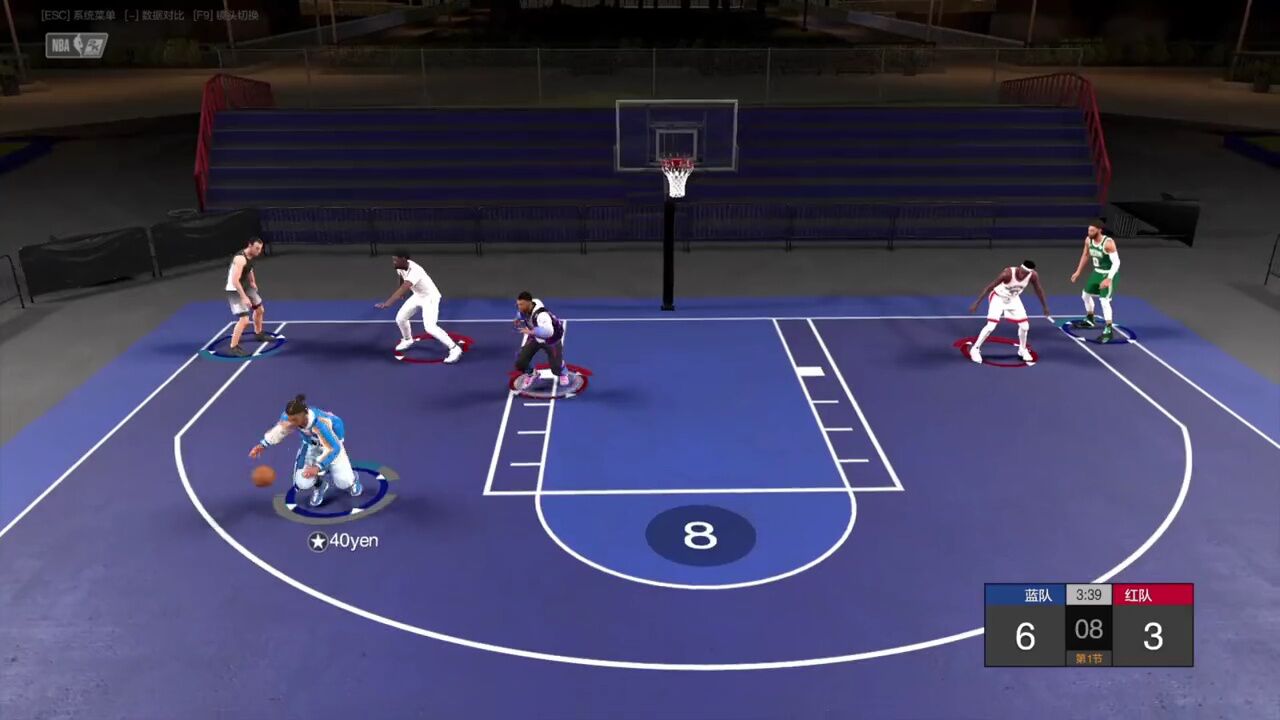The image size is (1280, 720).
Task: Click the 2K emblem beside NBA logo
Action: coord(92,46)
